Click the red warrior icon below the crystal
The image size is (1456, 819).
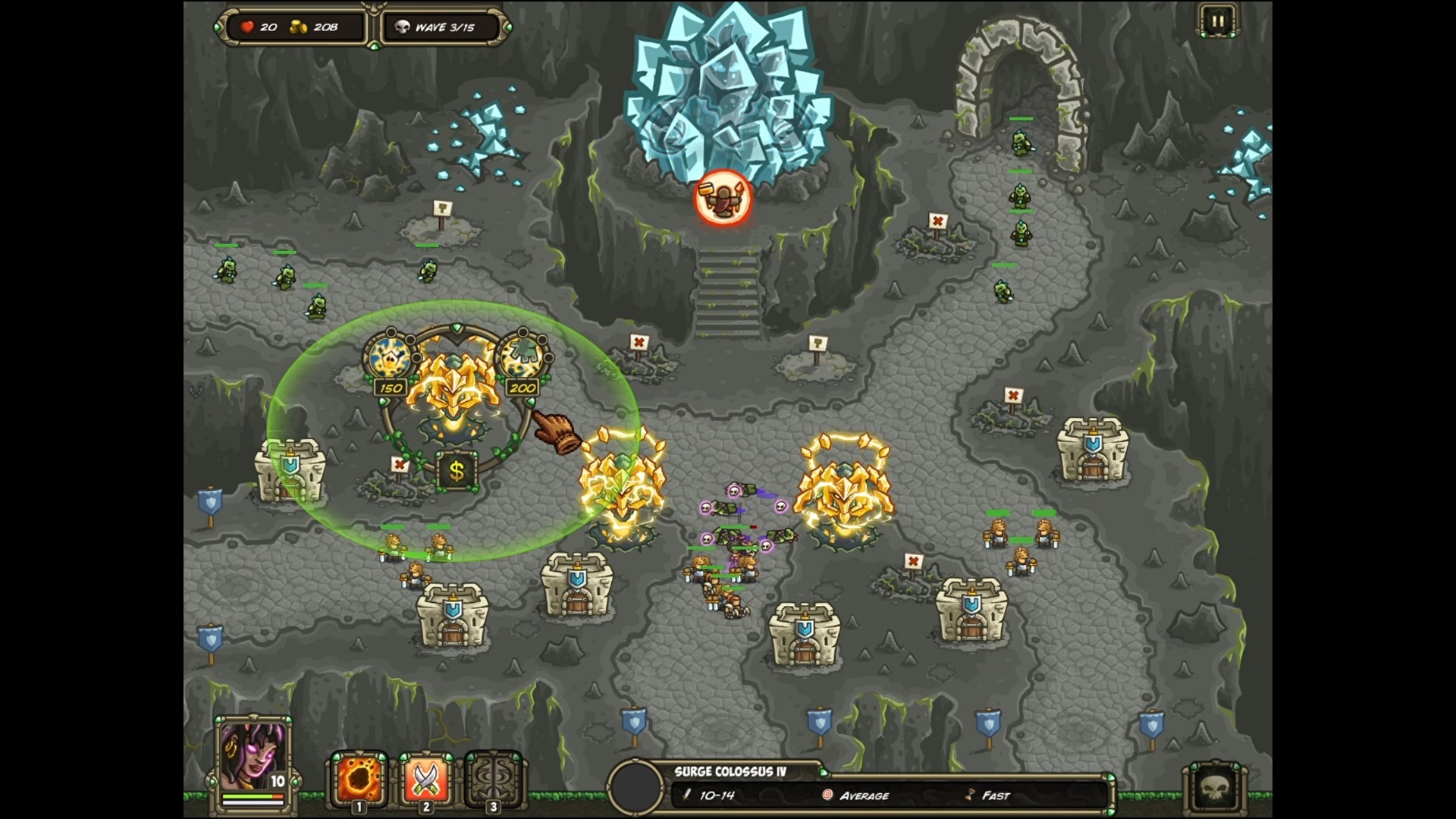point(723,197)
